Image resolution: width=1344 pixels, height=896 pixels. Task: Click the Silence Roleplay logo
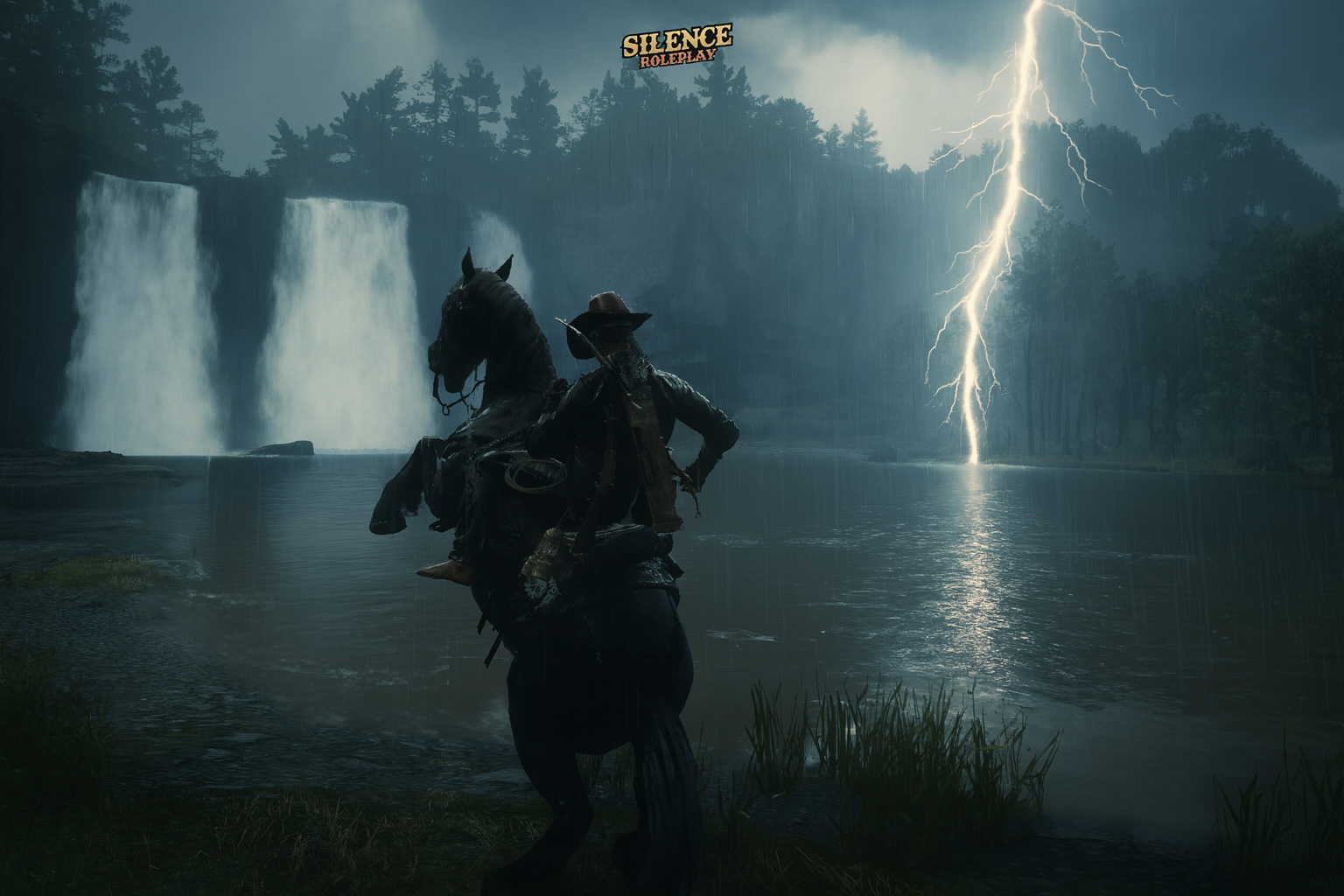(x=676, y=45)
